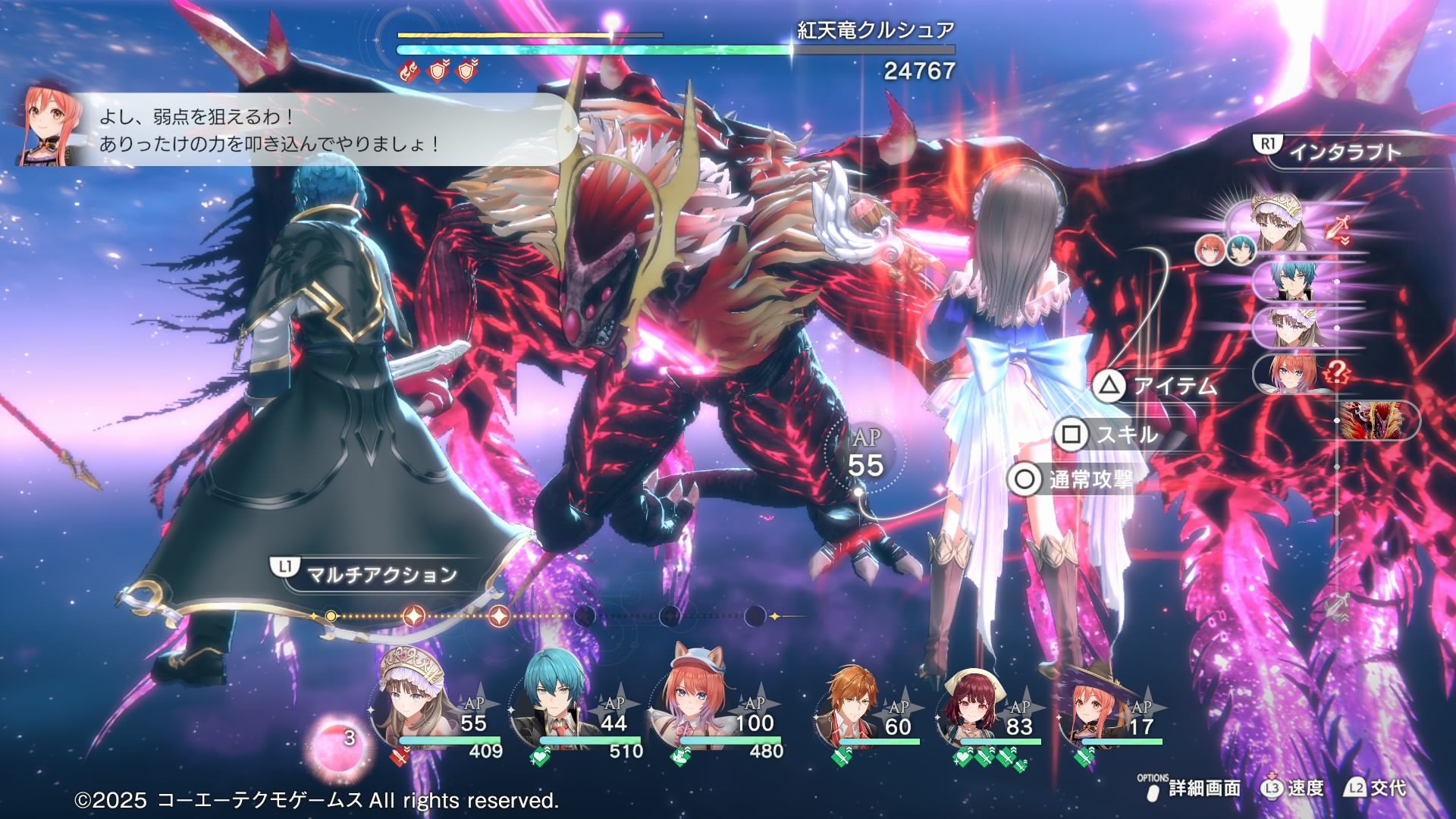Click blue-haired man in turn order
The height and width of the screenshot is (819, 1456).
(1295, 281)
